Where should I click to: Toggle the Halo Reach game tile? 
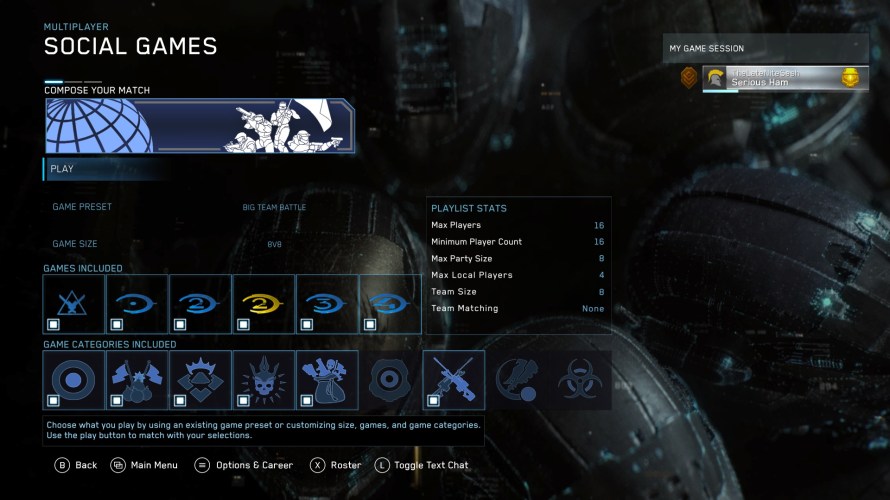click(74, 303)
